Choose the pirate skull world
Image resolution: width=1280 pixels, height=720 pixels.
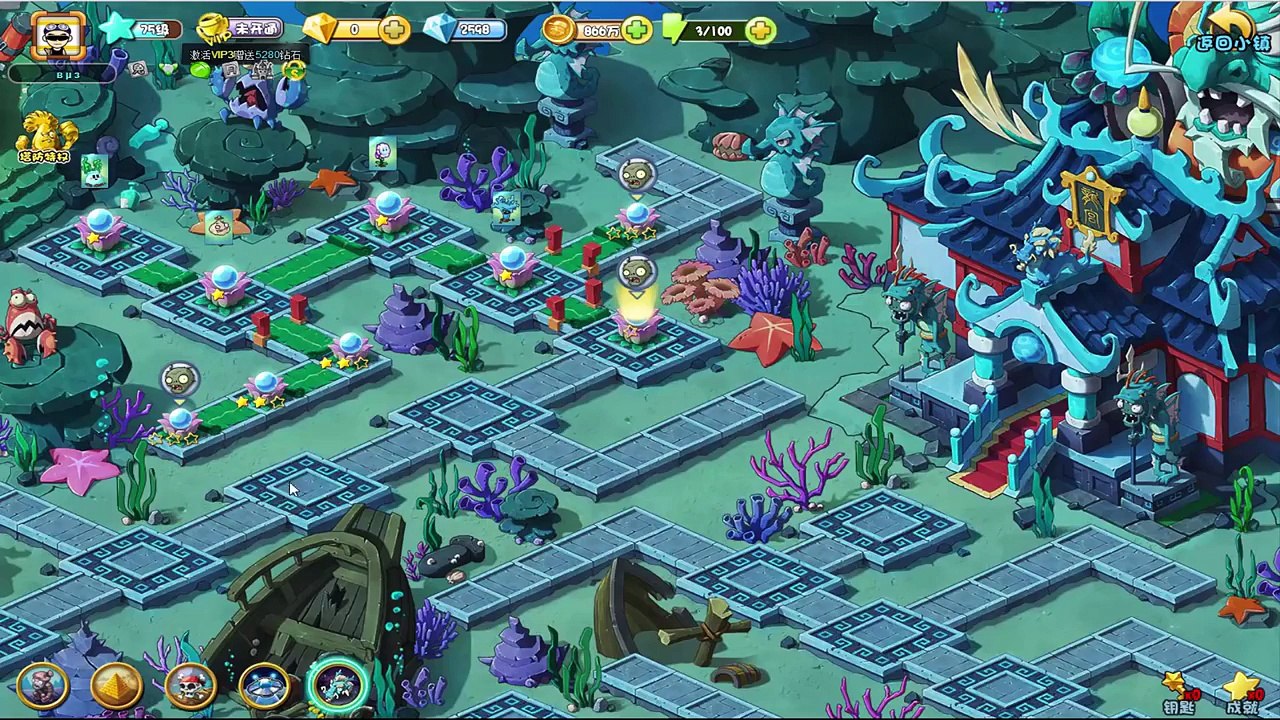point(190,686)
